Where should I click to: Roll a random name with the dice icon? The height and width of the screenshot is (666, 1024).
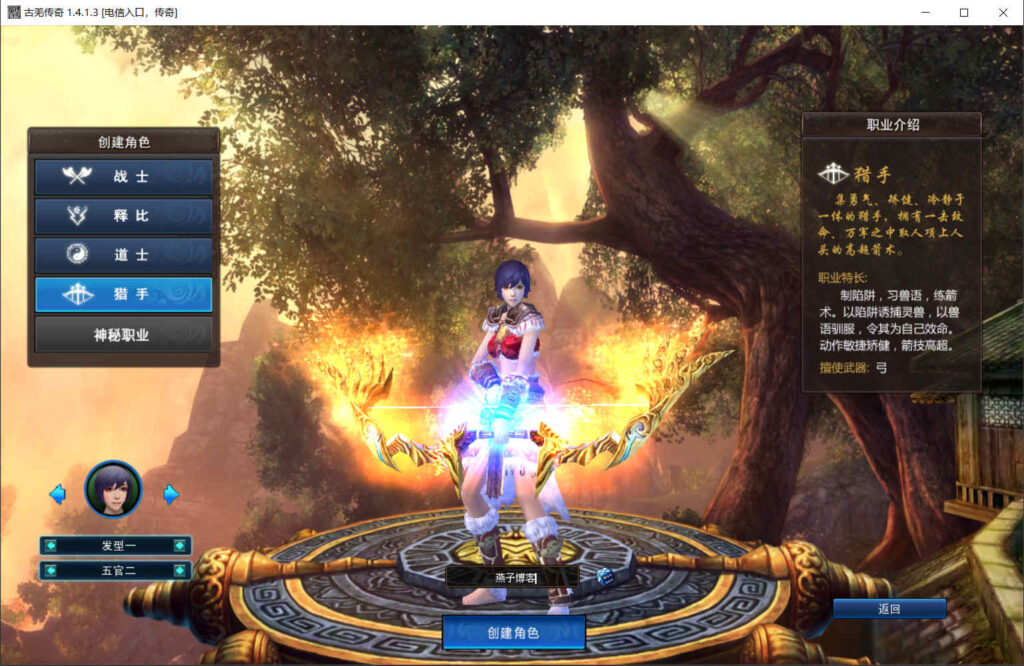point(604,577)
